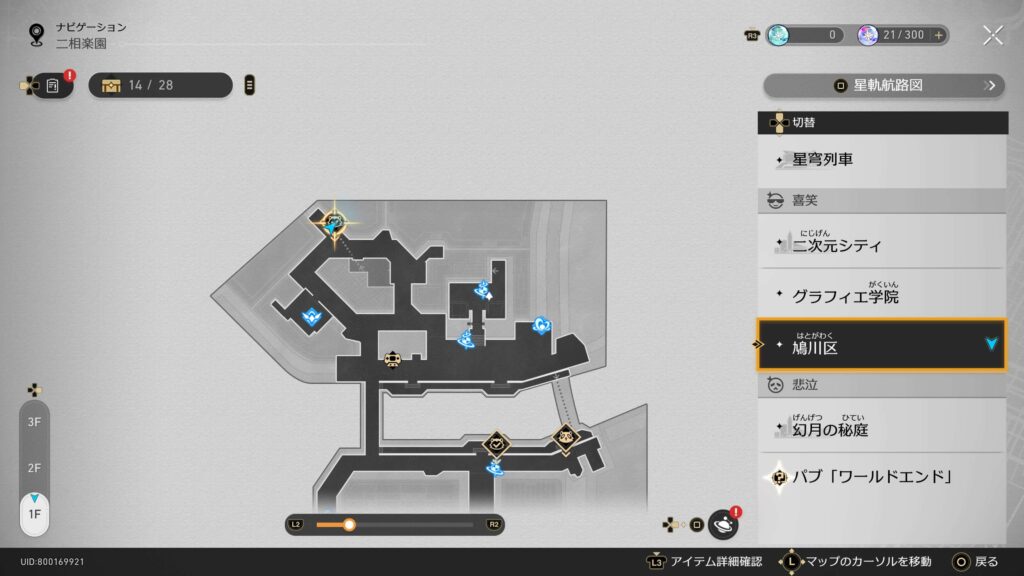Switch the map to floor 2F
Screen dimensions: 1024x576
(34, 468)
